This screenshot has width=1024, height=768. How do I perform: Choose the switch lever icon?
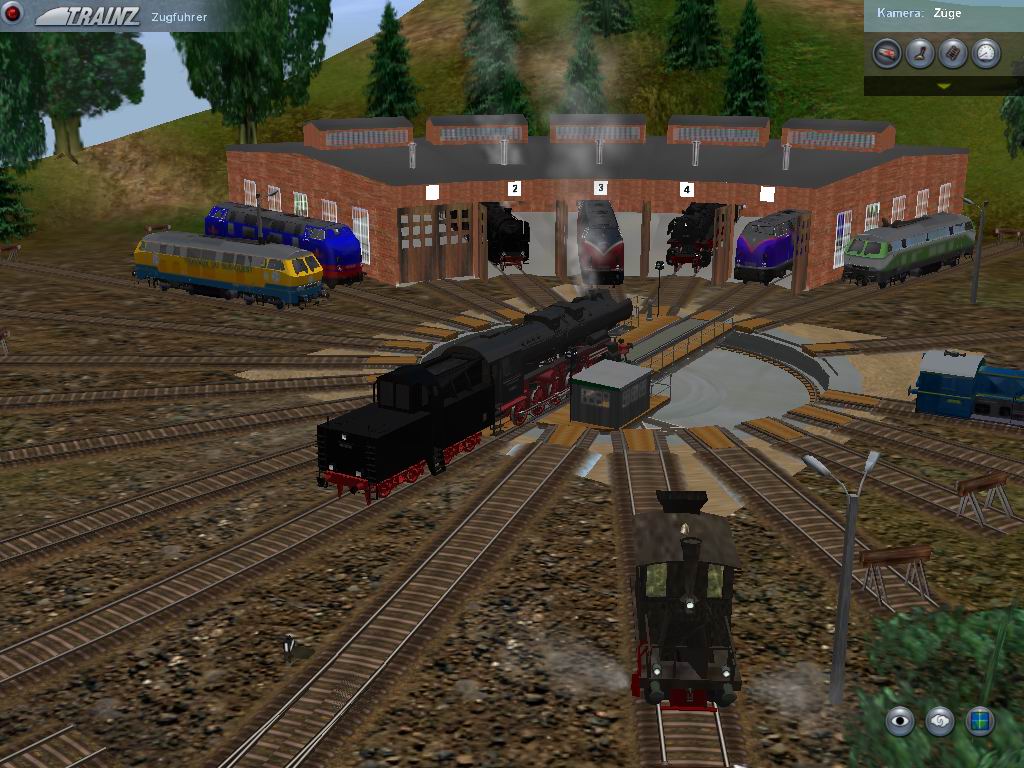coord(920,53)
